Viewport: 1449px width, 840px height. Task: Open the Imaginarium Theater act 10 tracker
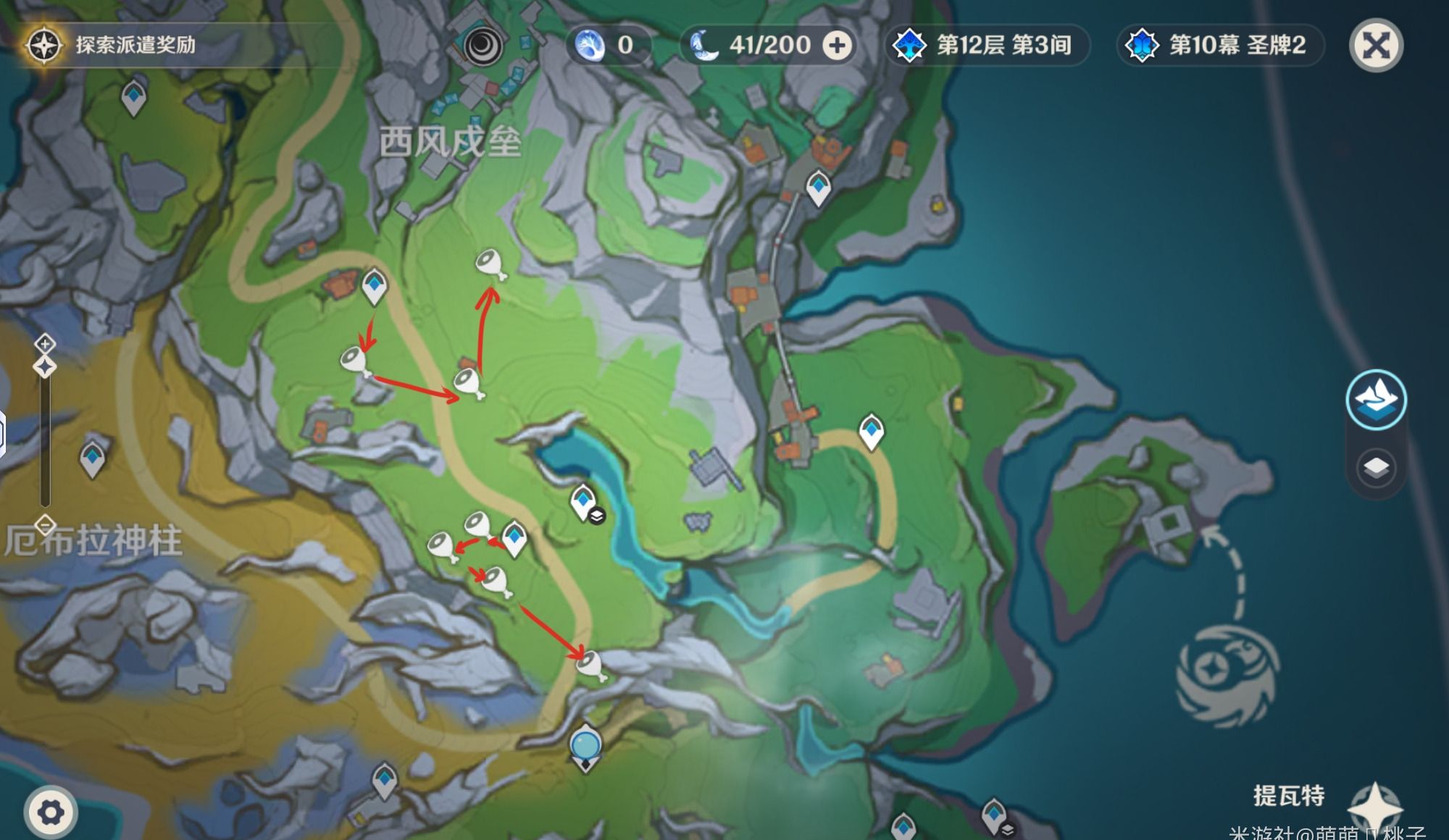tap(1221, 46)
